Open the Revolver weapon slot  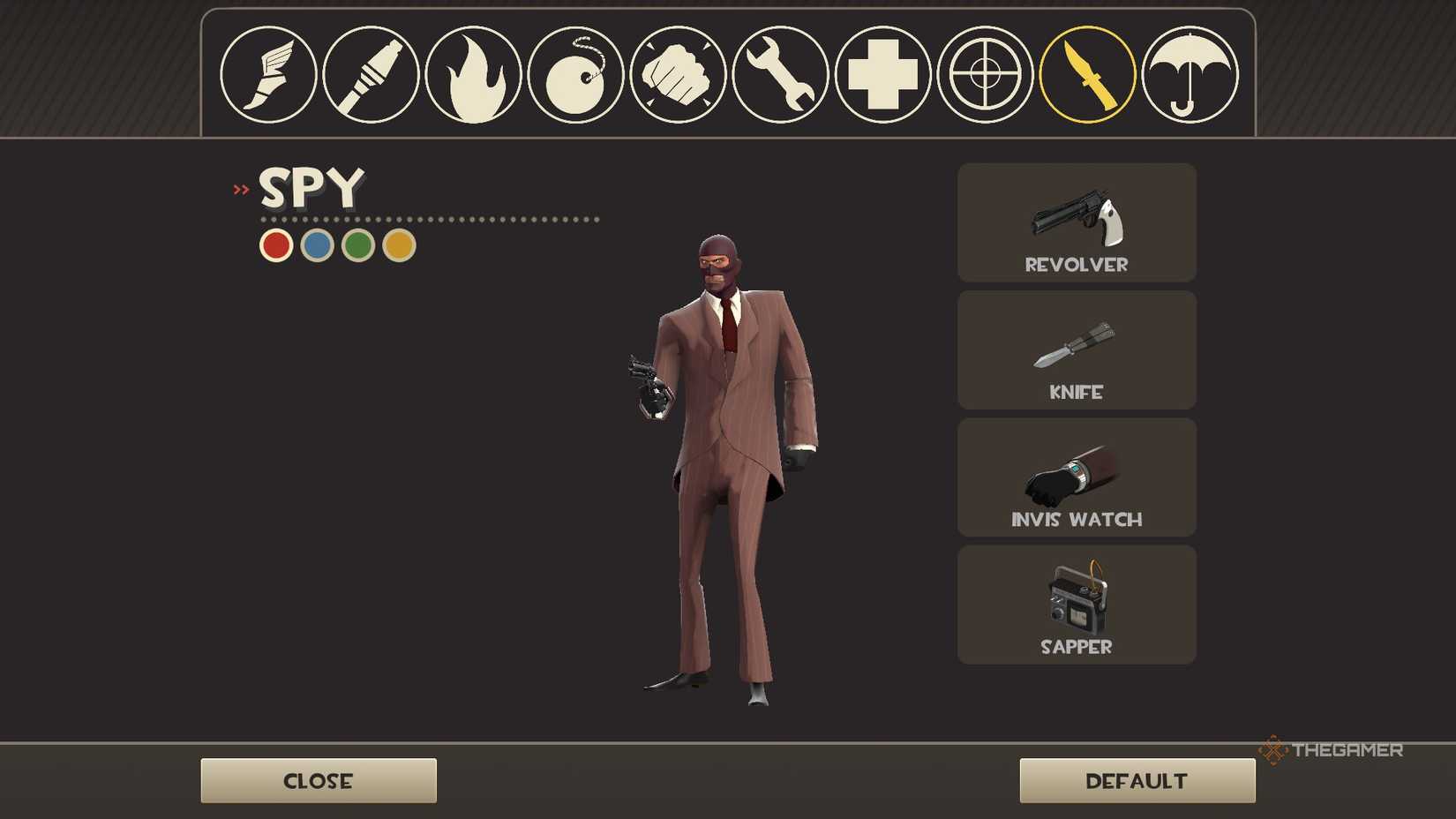click(1076, 222)
